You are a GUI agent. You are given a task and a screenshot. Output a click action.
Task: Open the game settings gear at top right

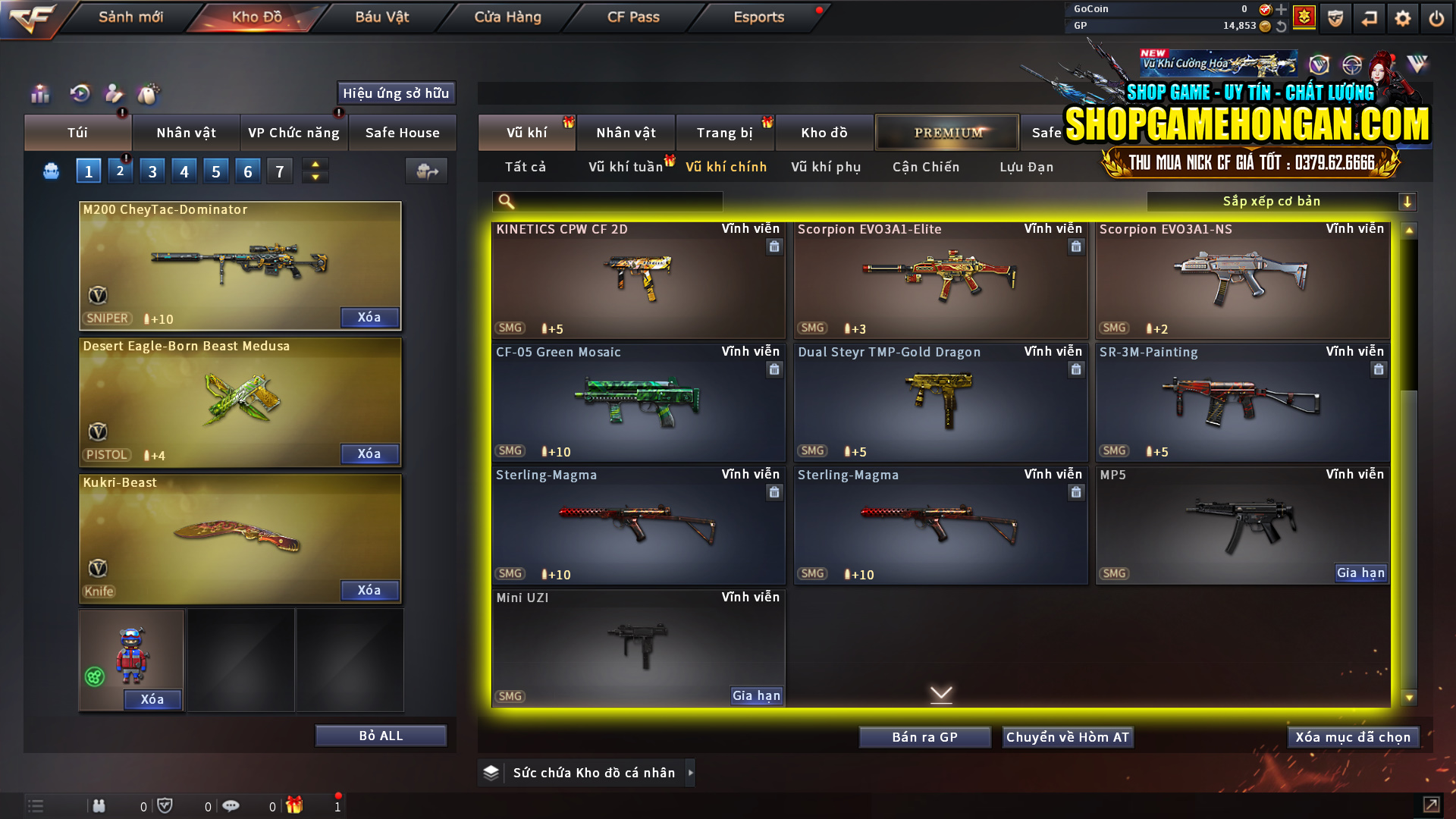[1404, 17]
